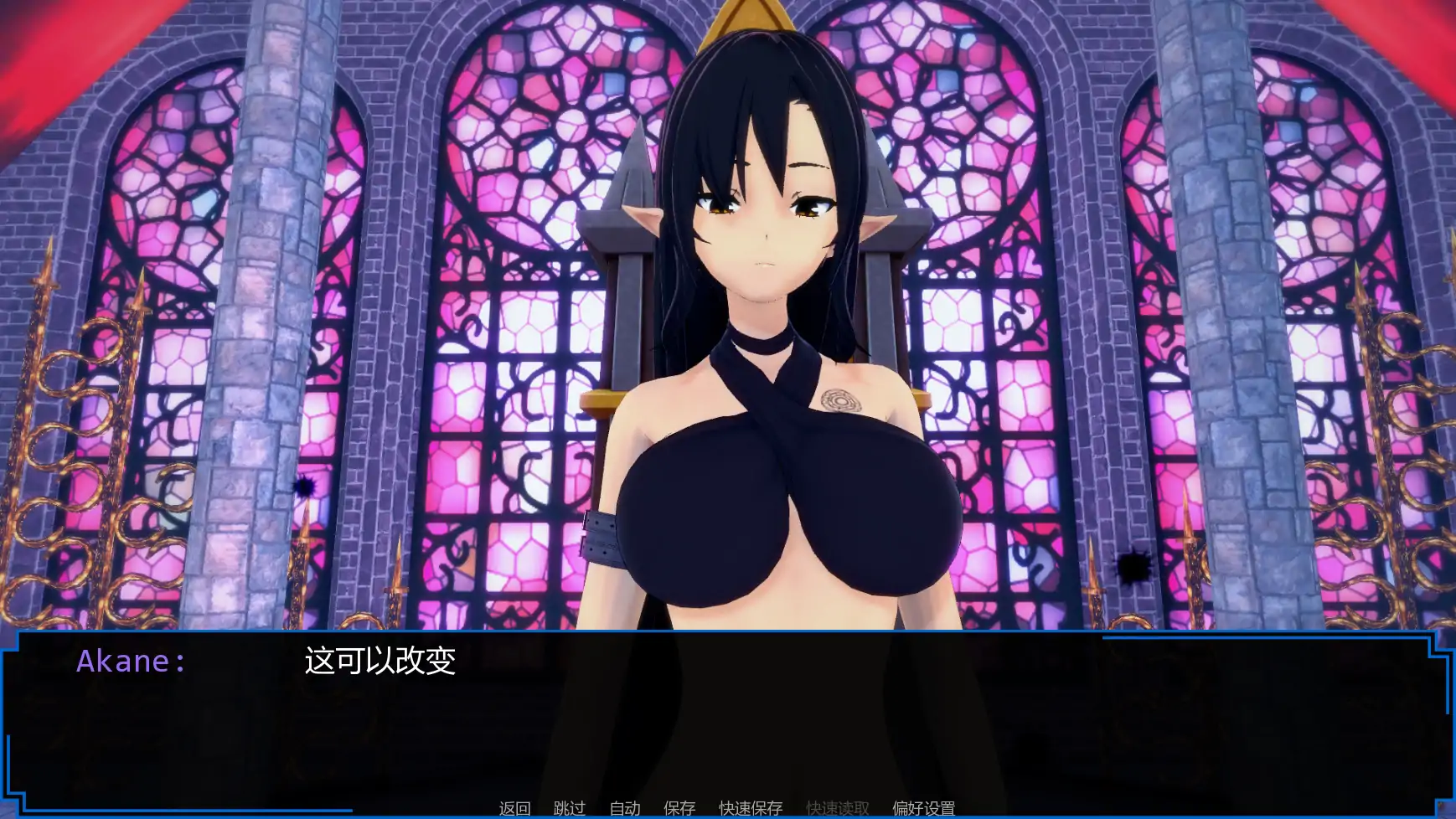Open the save screen via 保存
This screenshot has height=819, width=1456.
(x=679, y=807)
